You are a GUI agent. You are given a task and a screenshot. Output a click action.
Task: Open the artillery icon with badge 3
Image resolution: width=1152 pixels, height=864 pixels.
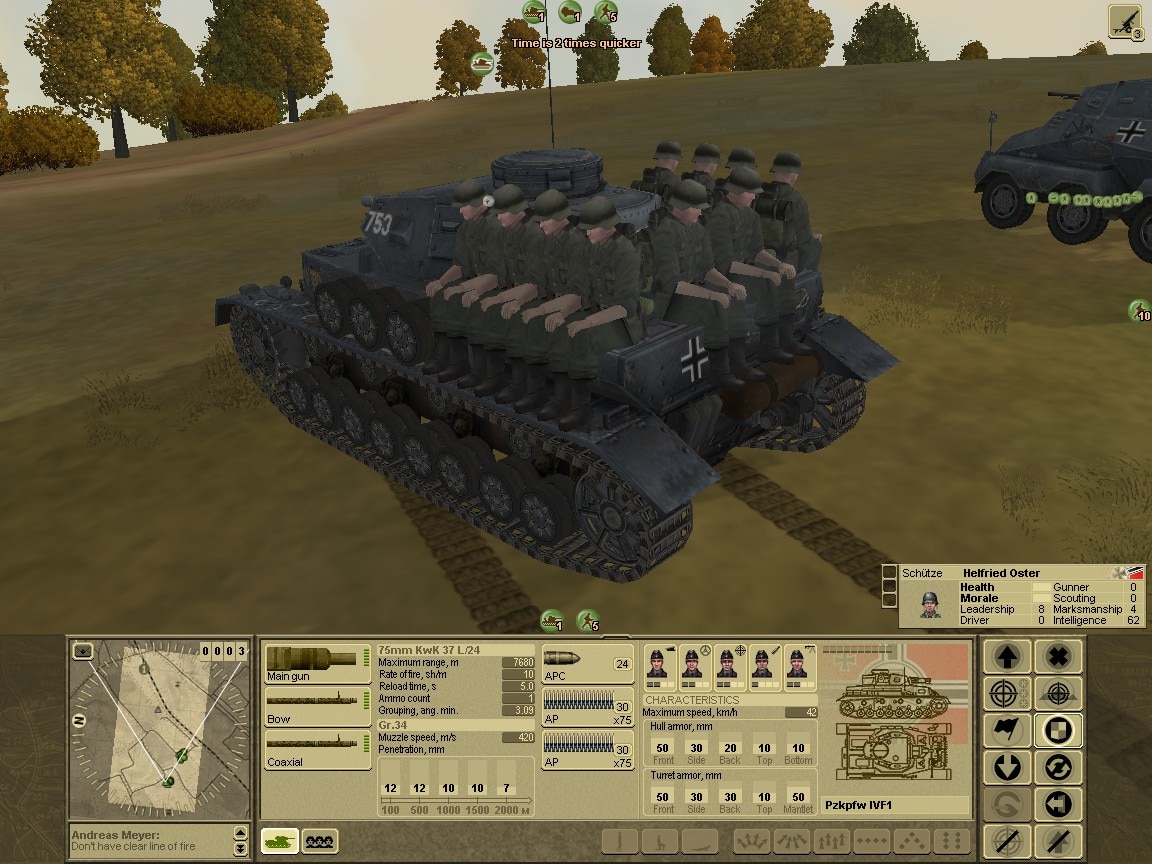click(1126, 22)
